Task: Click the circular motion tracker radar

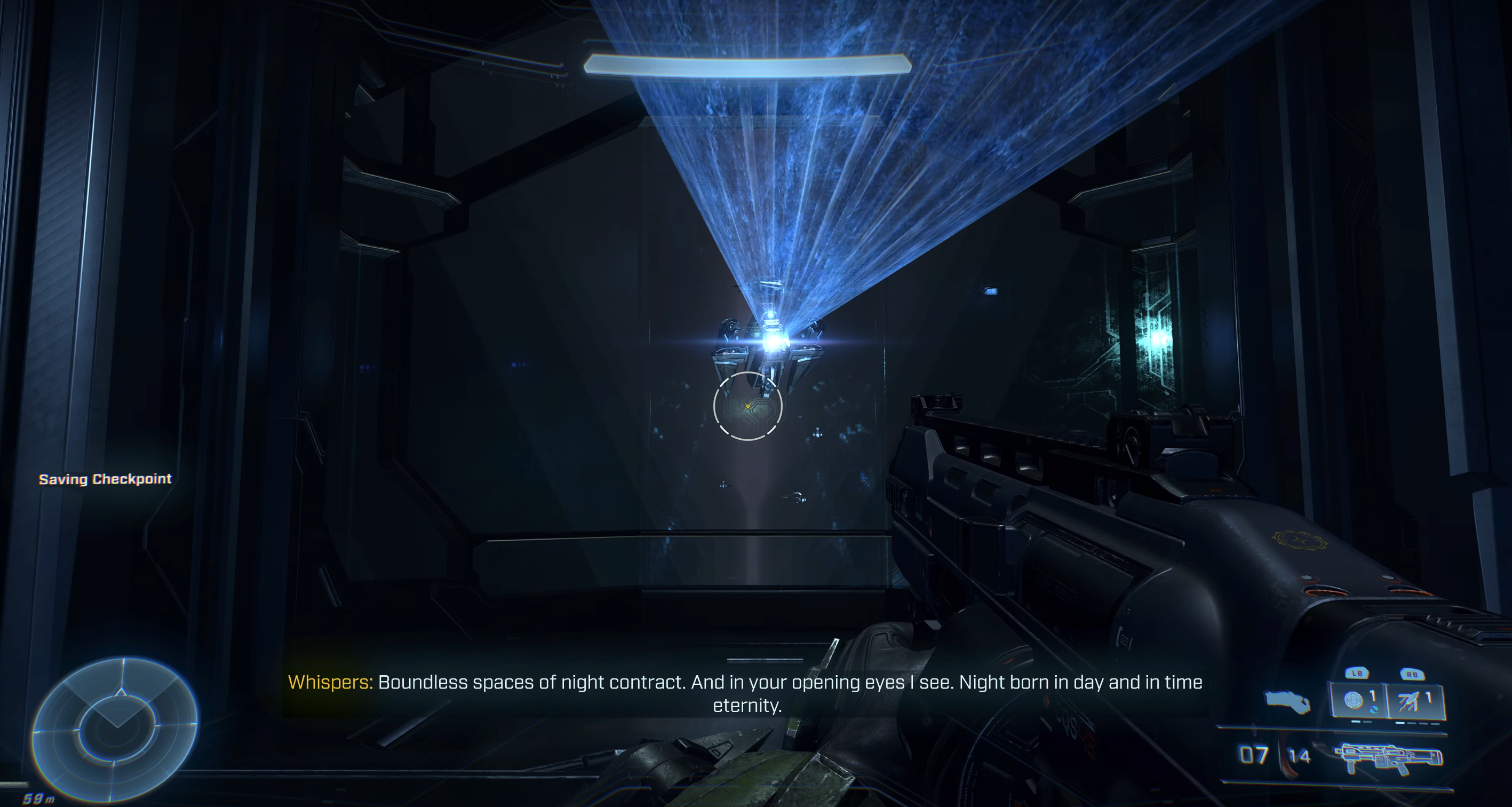Action: pos(115,729)
